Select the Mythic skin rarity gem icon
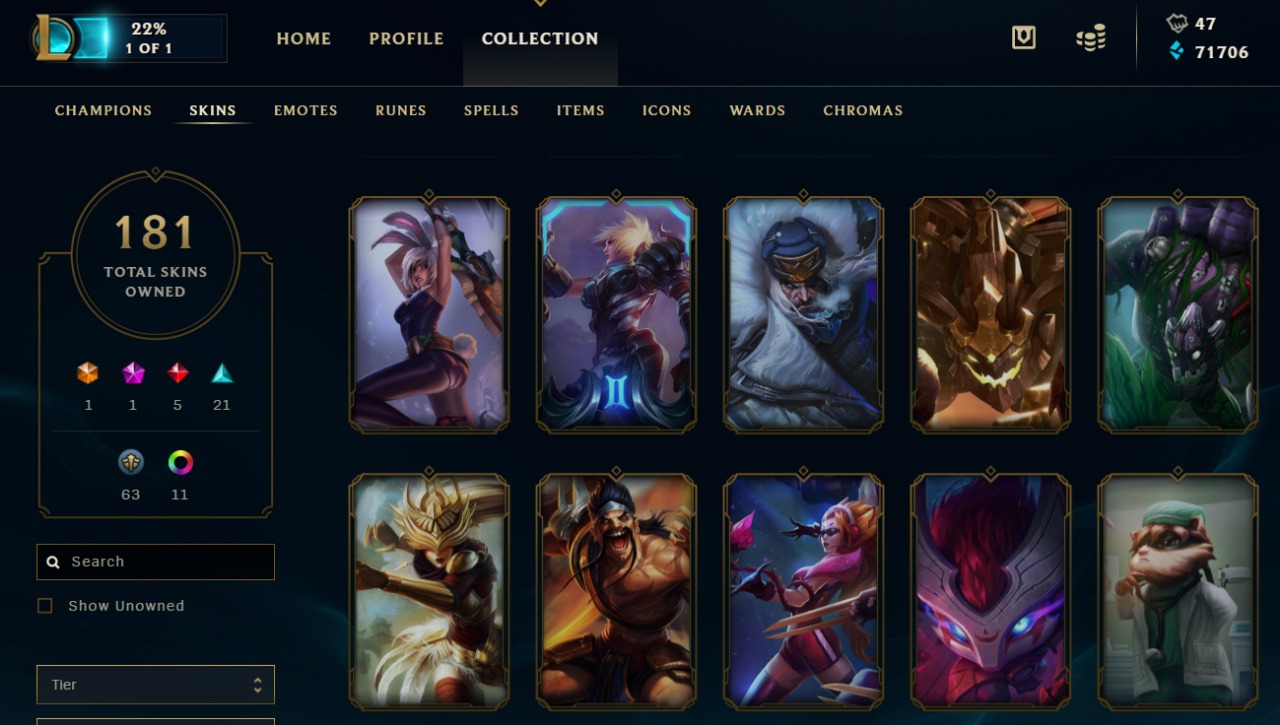Viewport: 1280px width, 725px height. pos(133,373)
